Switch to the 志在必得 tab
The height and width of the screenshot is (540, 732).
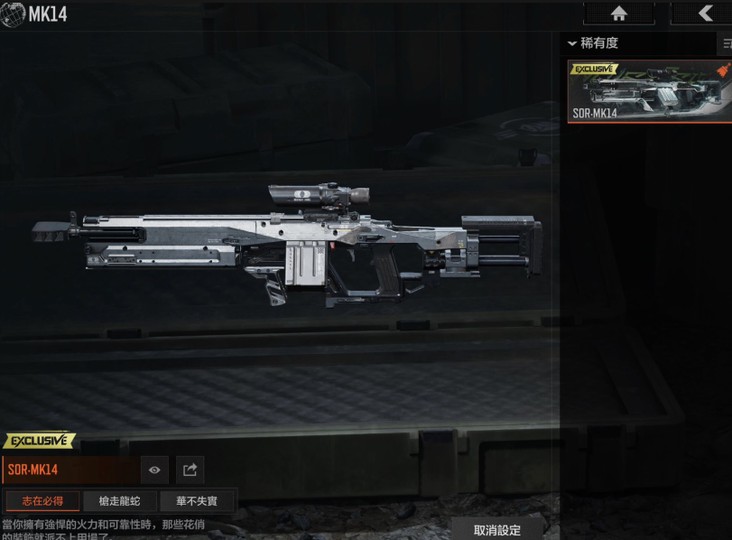(41, 501)
